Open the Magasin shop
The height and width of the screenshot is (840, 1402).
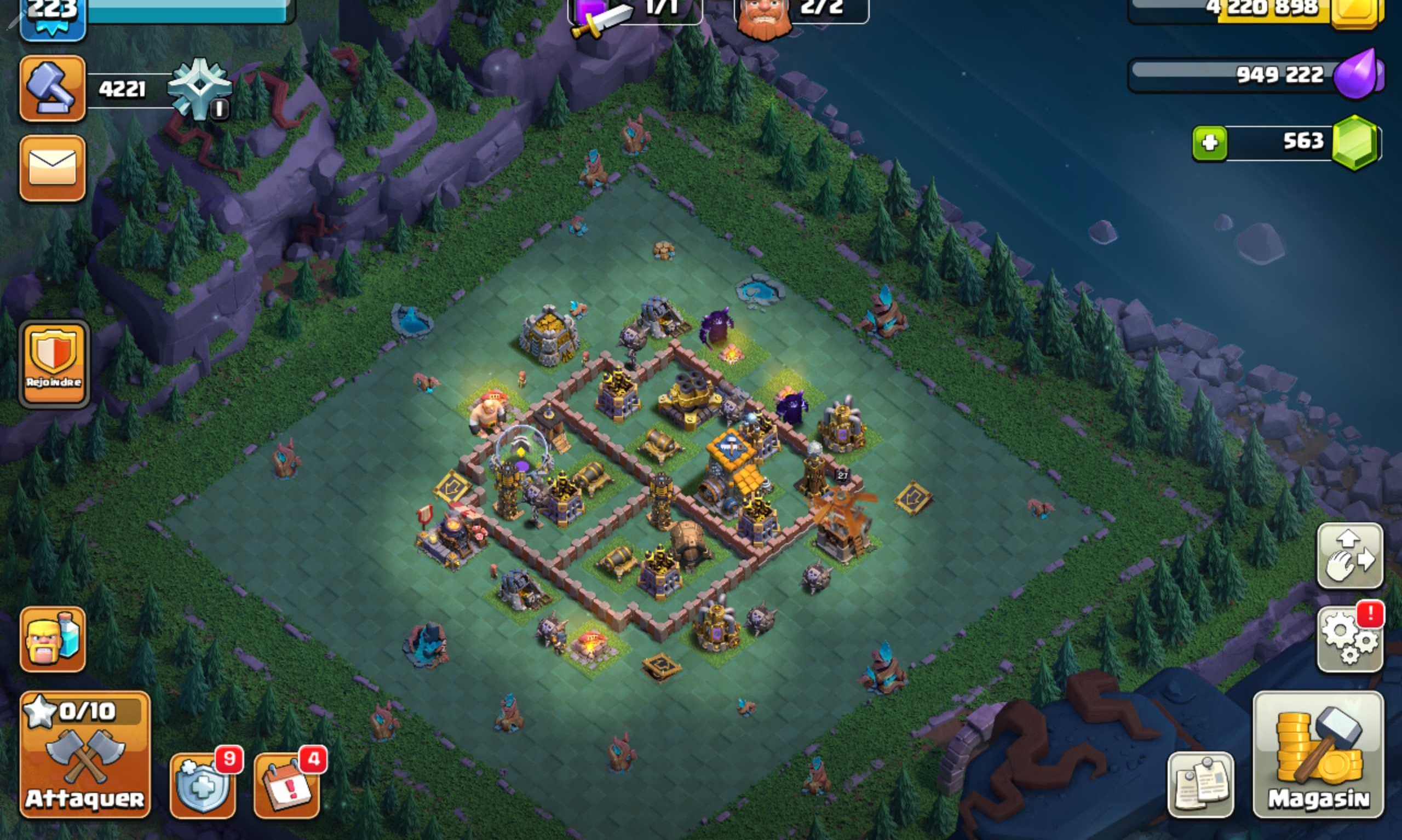1318,755
